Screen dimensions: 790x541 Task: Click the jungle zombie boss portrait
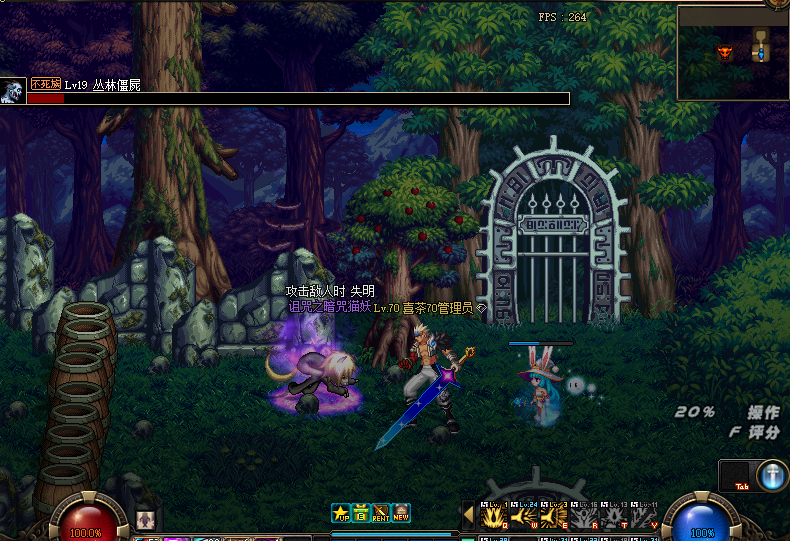click(x=13, y=91)
